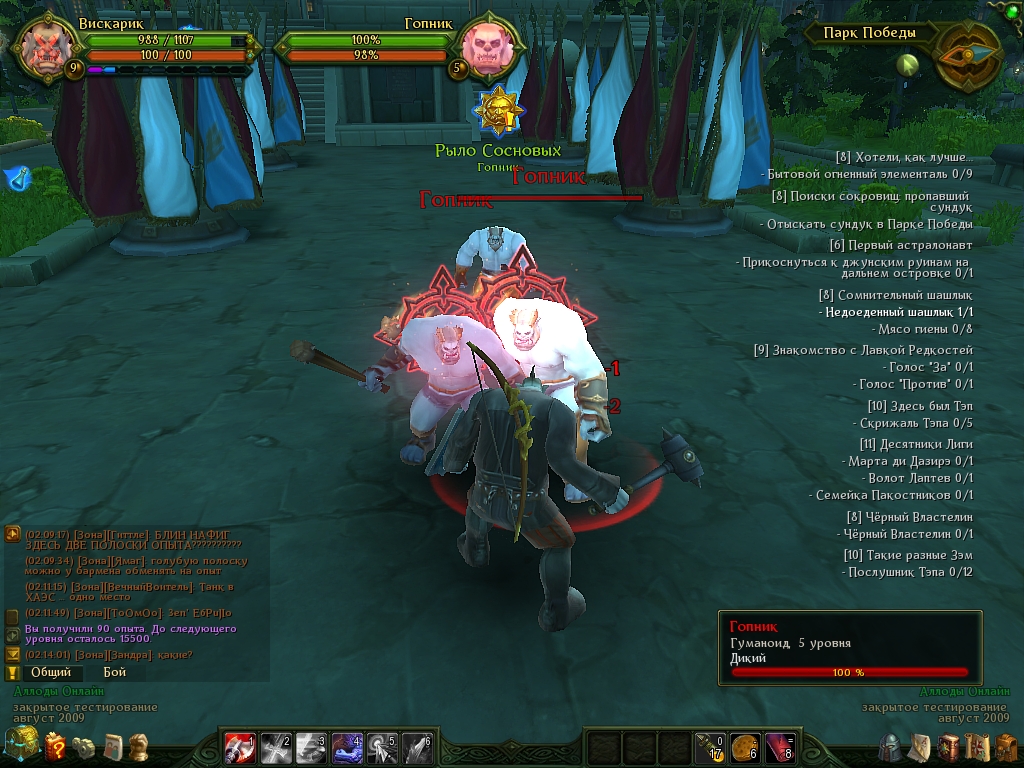Image resolution: width=1024 pixels, height=768 pixels.
Task: Use the item with count 17
Action: [708, 747]
